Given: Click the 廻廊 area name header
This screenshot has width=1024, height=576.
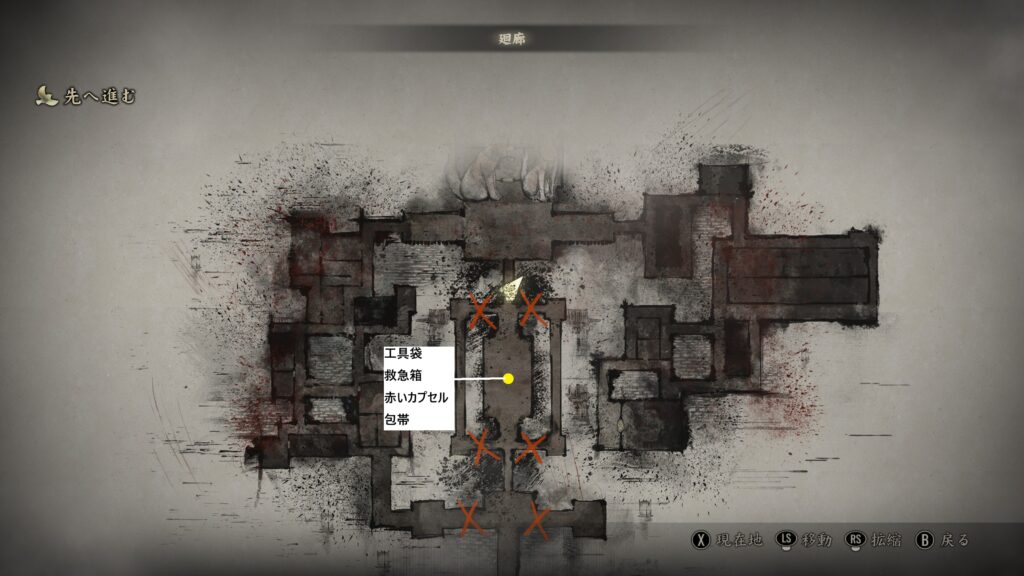Looking at the screenshot, I should [x=512, y=39].
